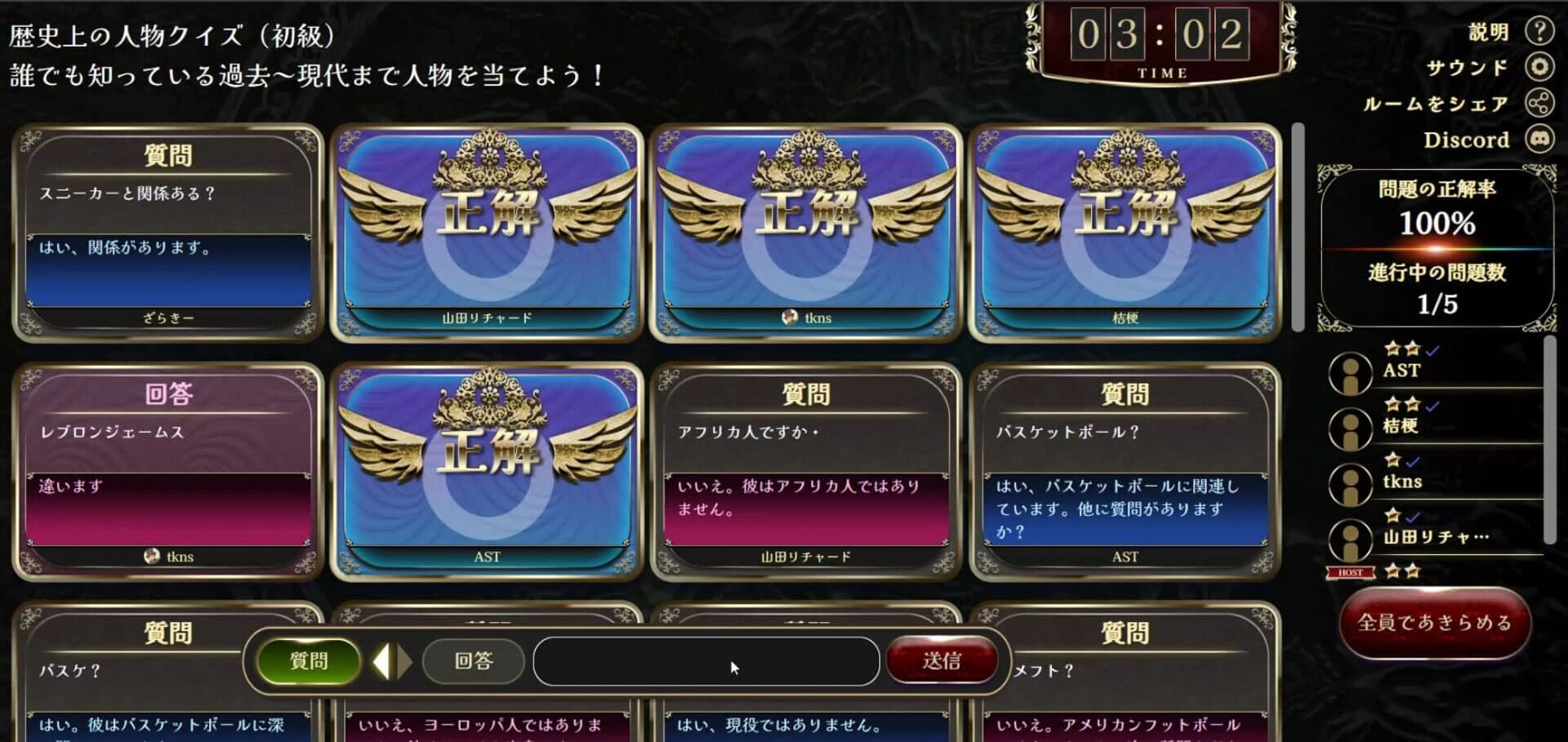Screen dimensions: 1568x742
Task: Switch to 回答 answer mode
Action: pyautogui.click(x=474, y=661)
